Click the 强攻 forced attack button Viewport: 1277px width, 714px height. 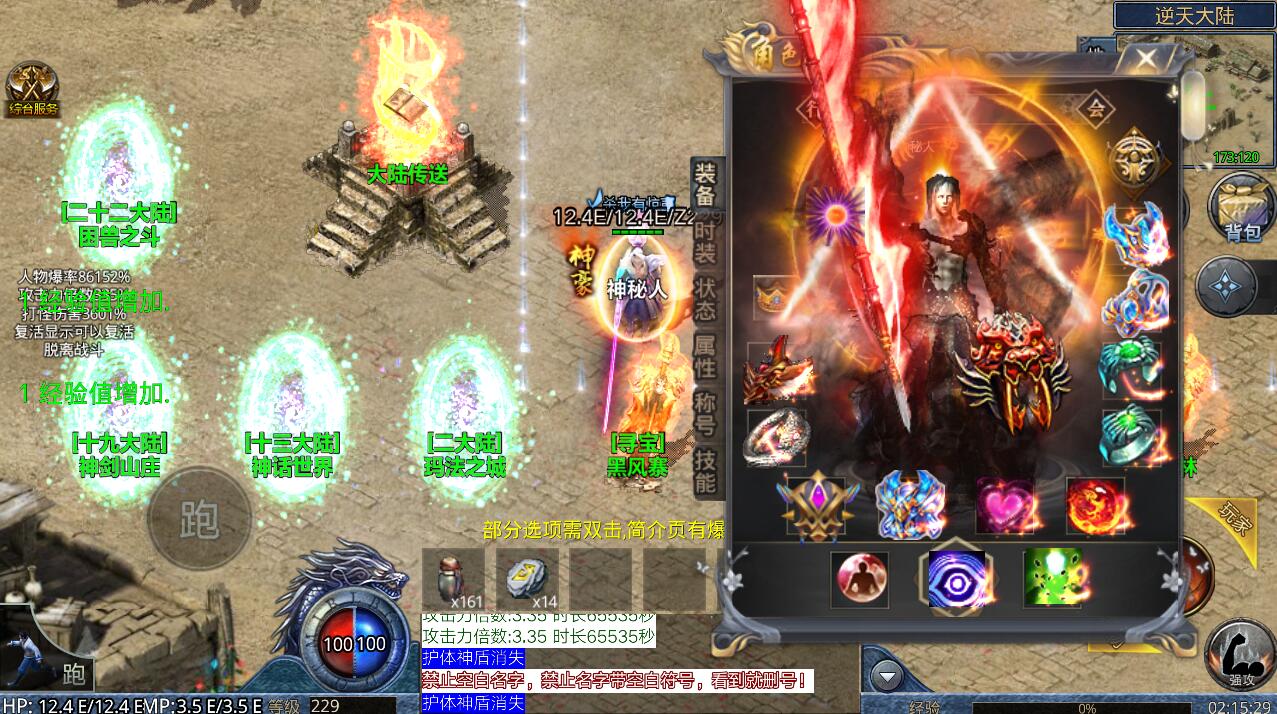(x=1240, y=655)
